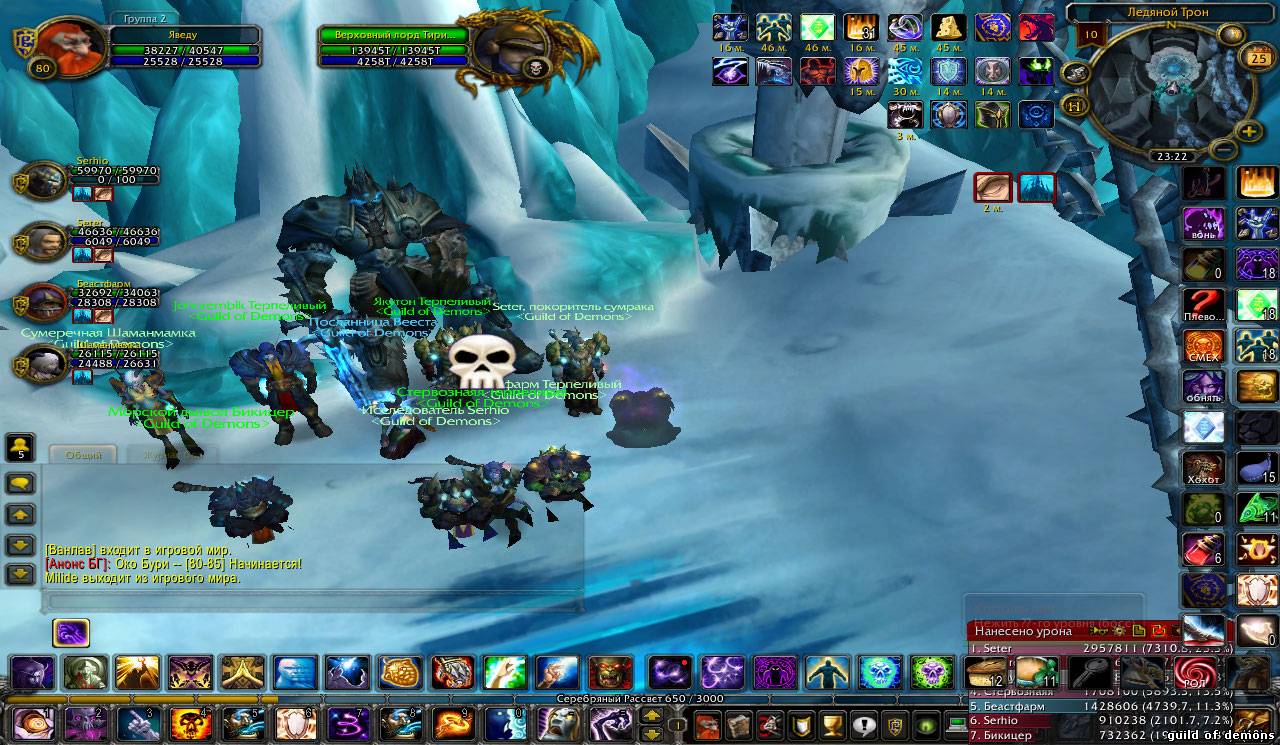This screenshot has height=745, width=1280.
Task: Select party member Serhio's frame
Action: coord(46,183)
